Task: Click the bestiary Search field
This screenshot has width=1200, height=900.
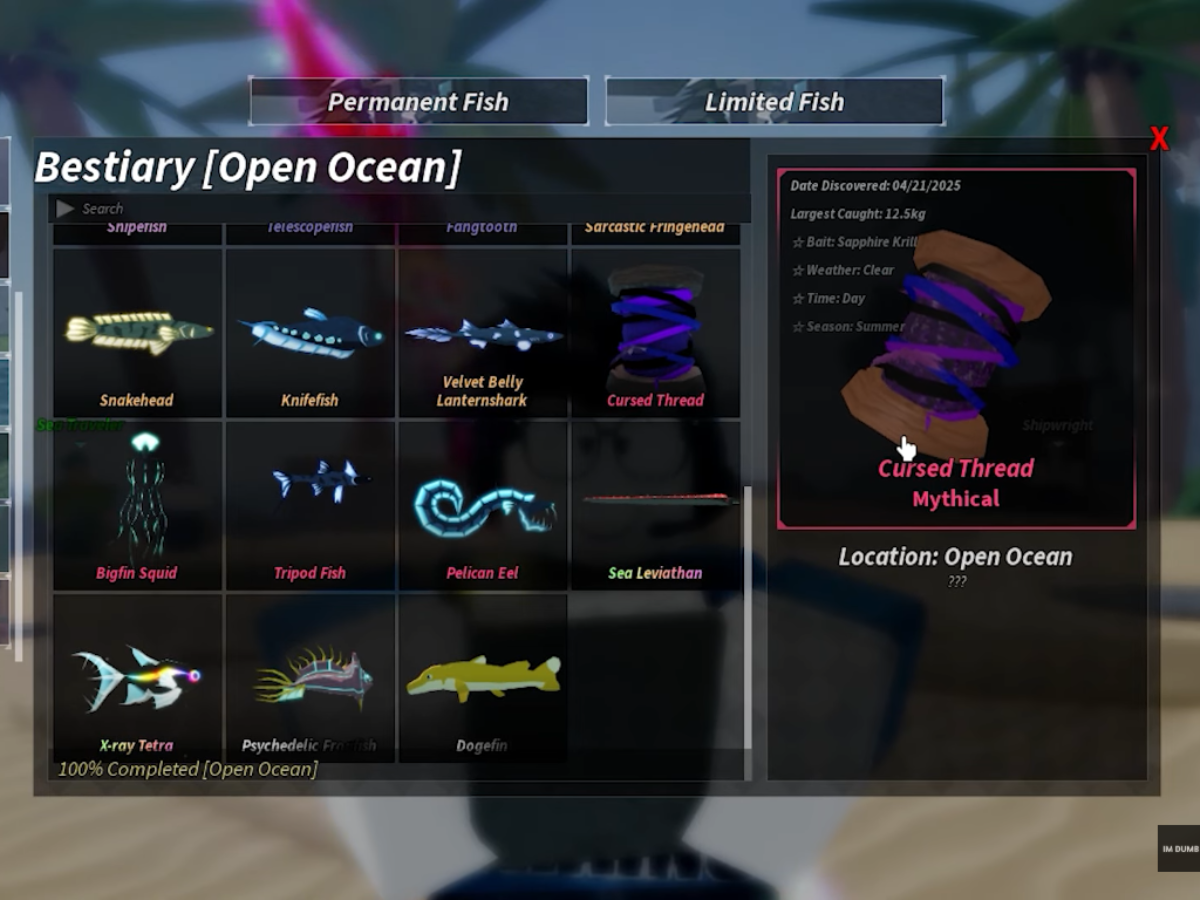Action: 400,208
